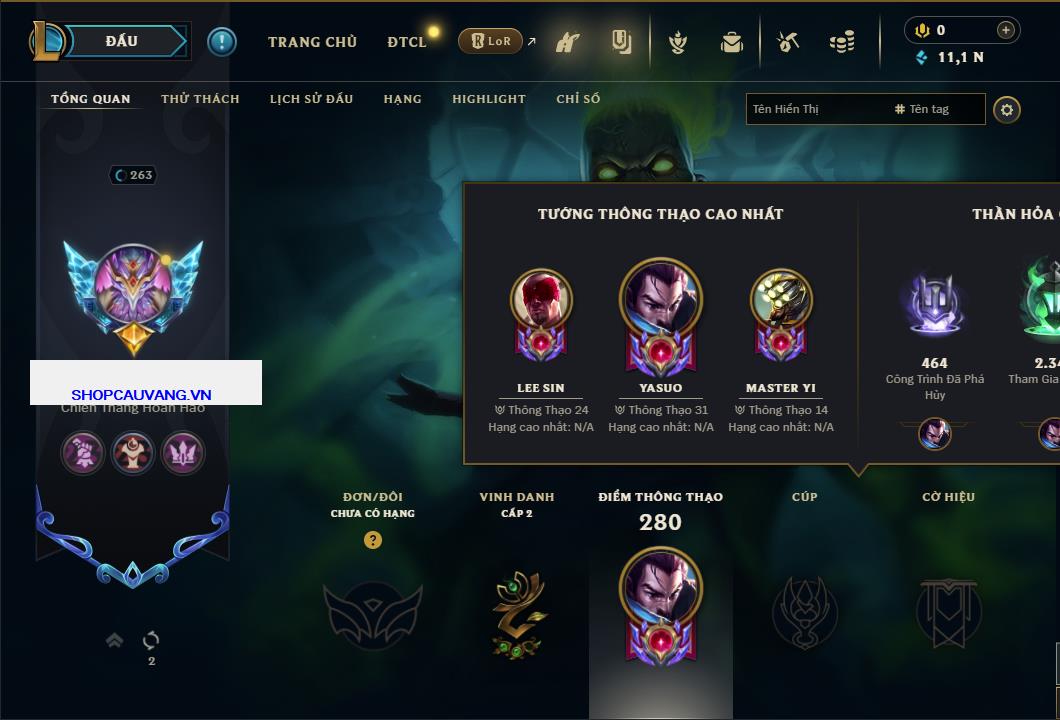
Task: Select the HẠNG tab
Action: coord(402,99)
